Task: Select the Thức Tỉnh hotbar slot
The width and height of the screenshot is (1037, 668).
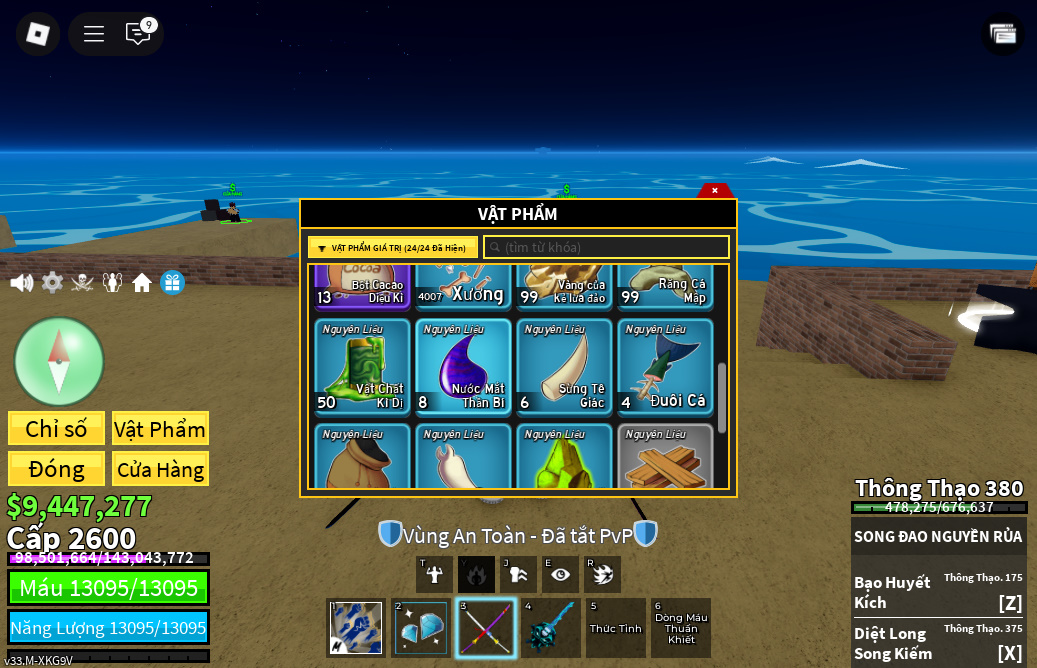Action: tap(616, 628)
